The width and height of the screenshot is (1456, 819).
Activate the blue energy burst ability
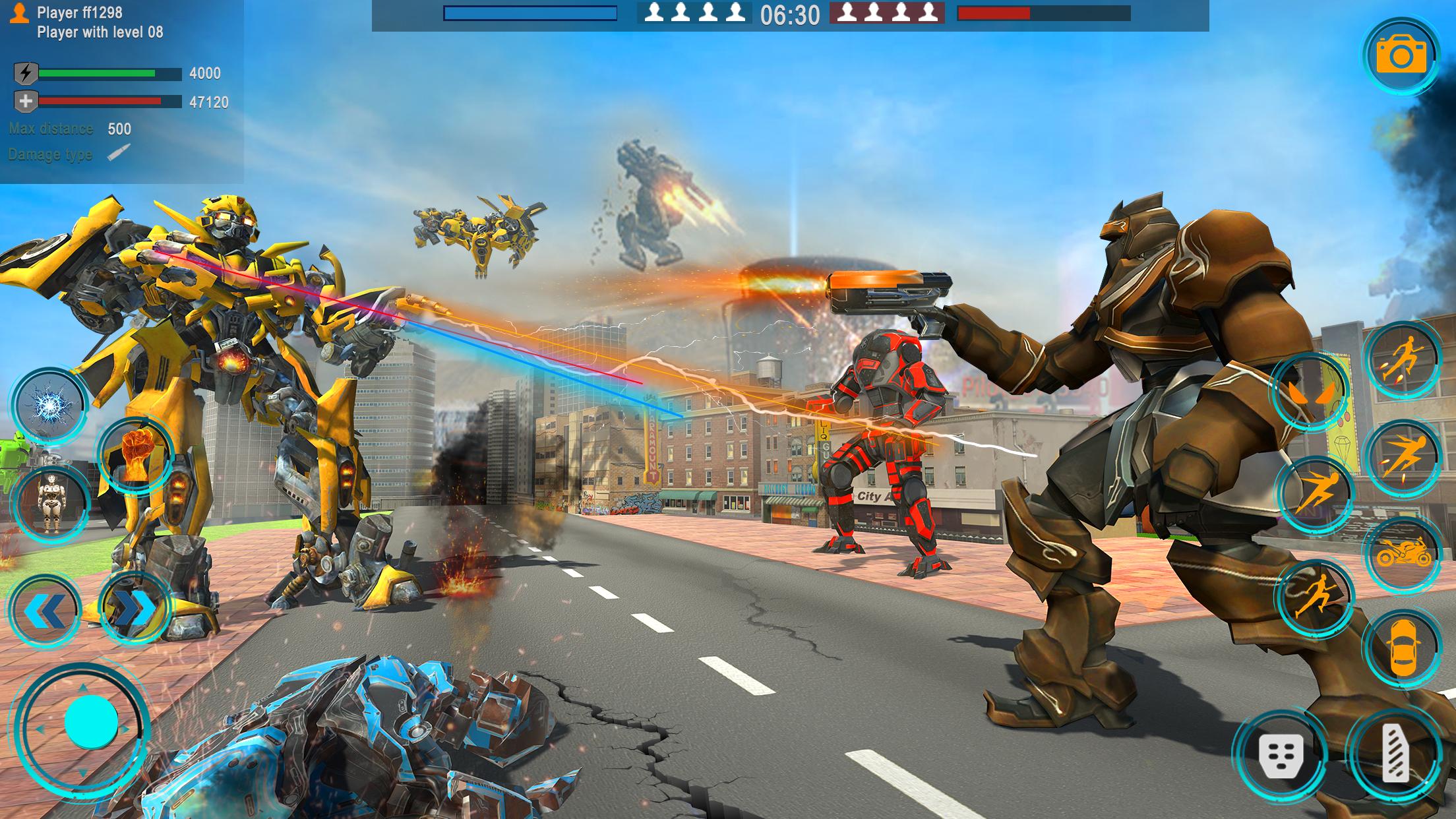(x=47, y=404)
